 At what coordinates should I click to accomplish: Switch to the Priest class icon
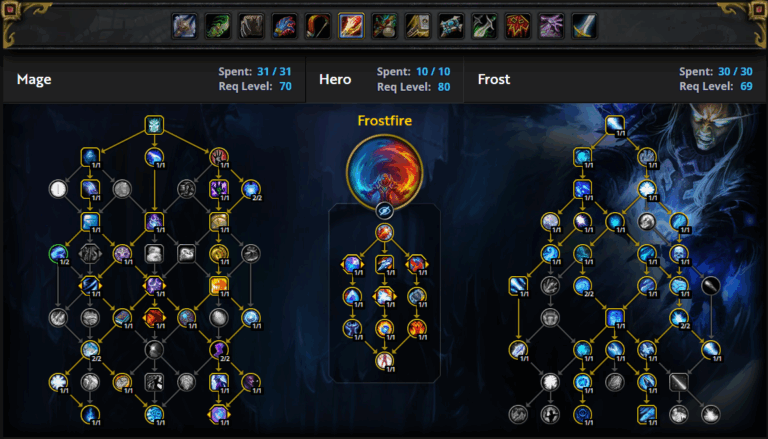pyautogui.click(x=451, y=25)
